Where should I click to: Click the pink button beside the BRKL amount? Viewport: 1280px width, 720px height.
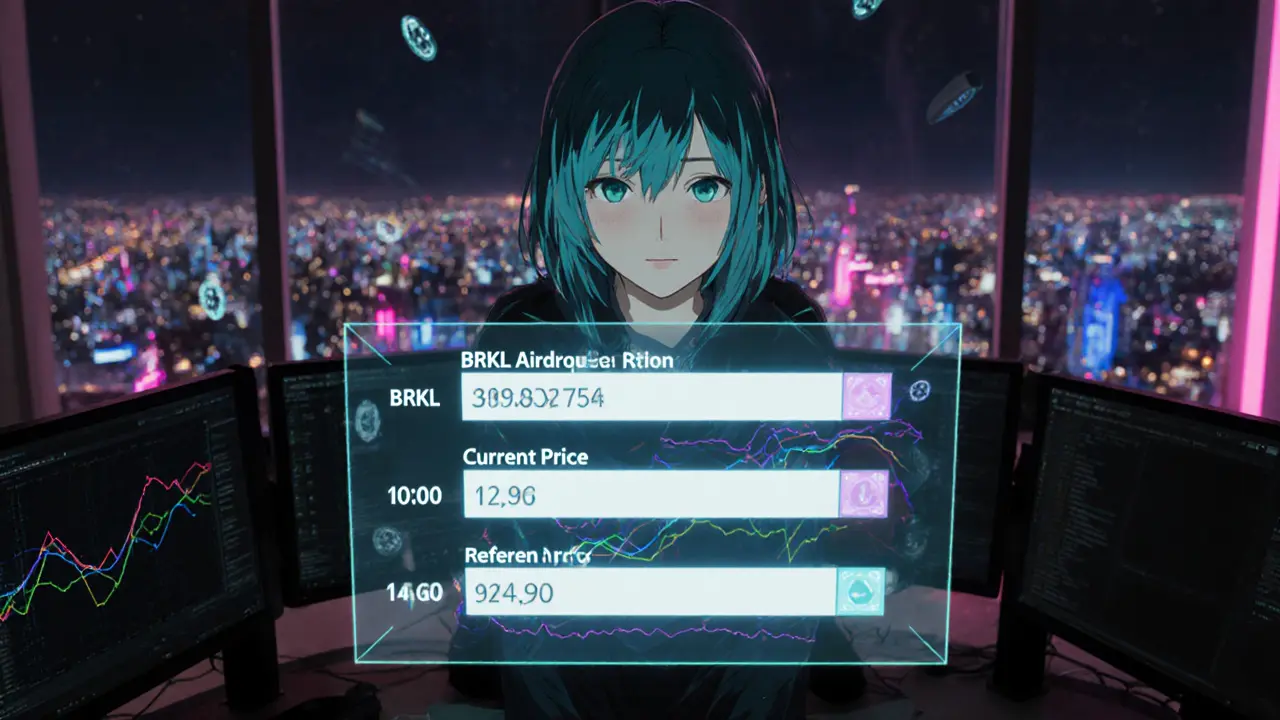coord(866,397)
